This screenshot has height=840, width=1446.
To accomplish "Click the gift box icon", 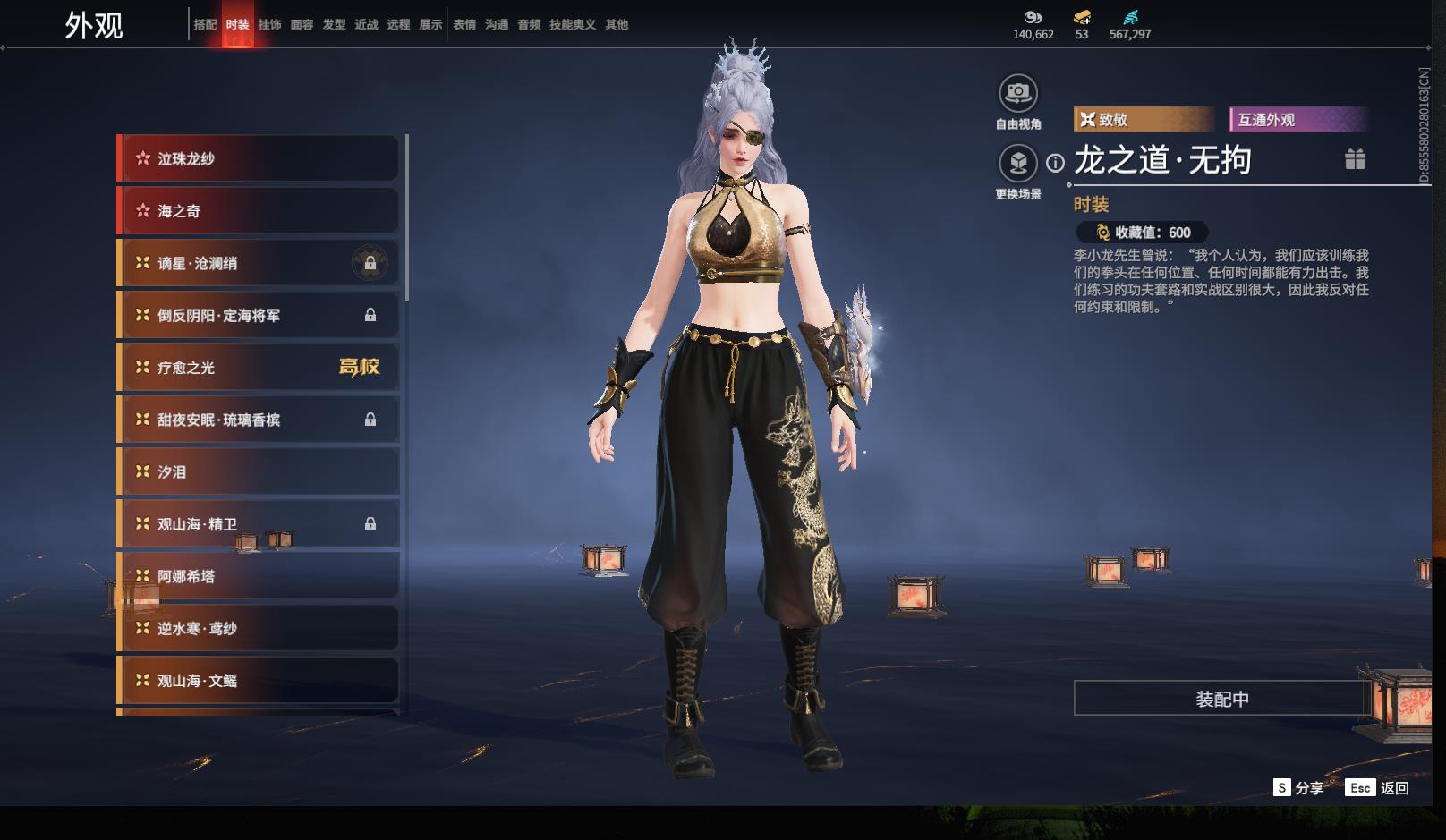I will tap(1355, 159).
